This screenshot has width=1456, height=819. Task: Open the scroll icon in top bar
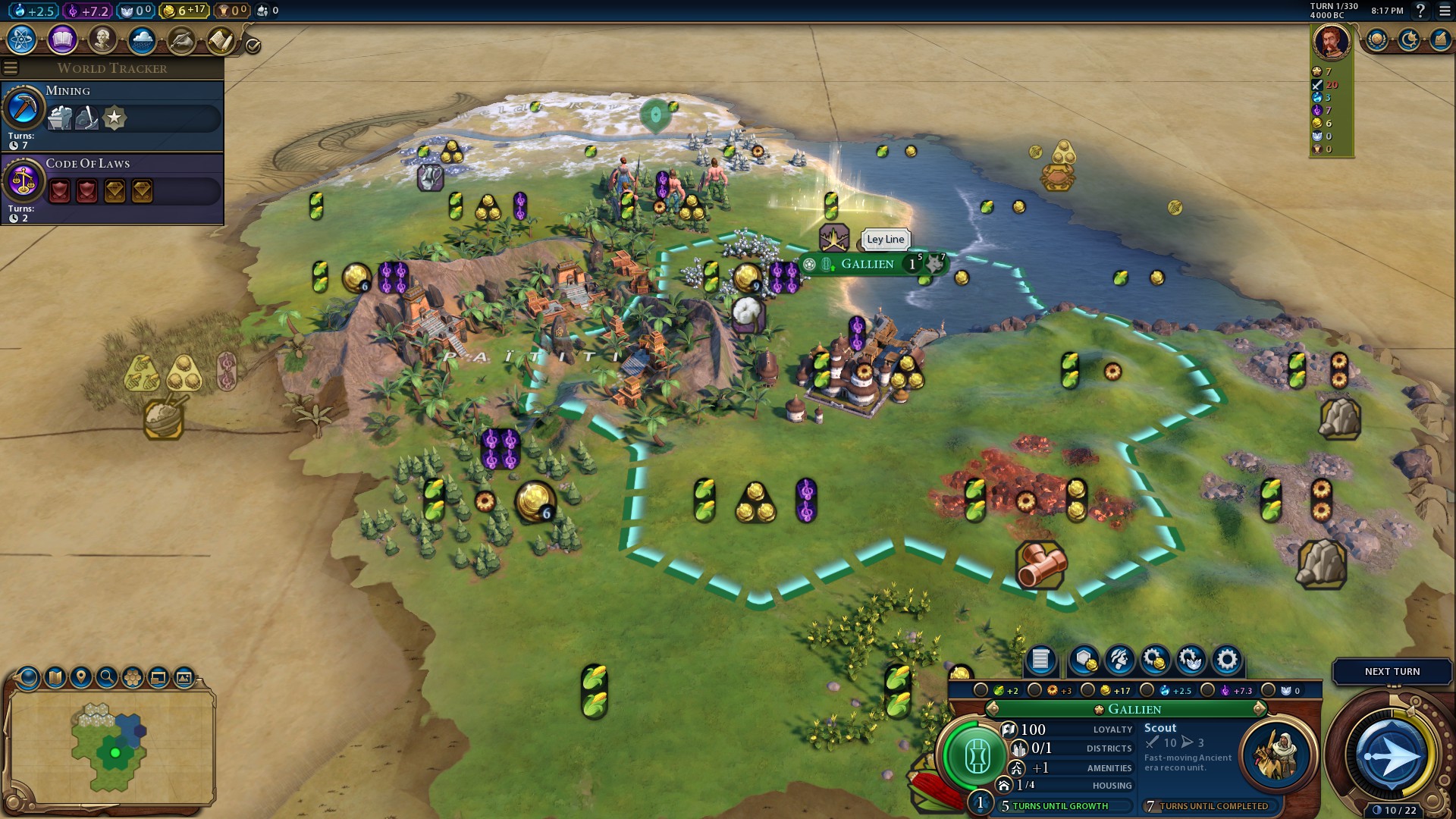pyautogui.click(x=221, y=39)
